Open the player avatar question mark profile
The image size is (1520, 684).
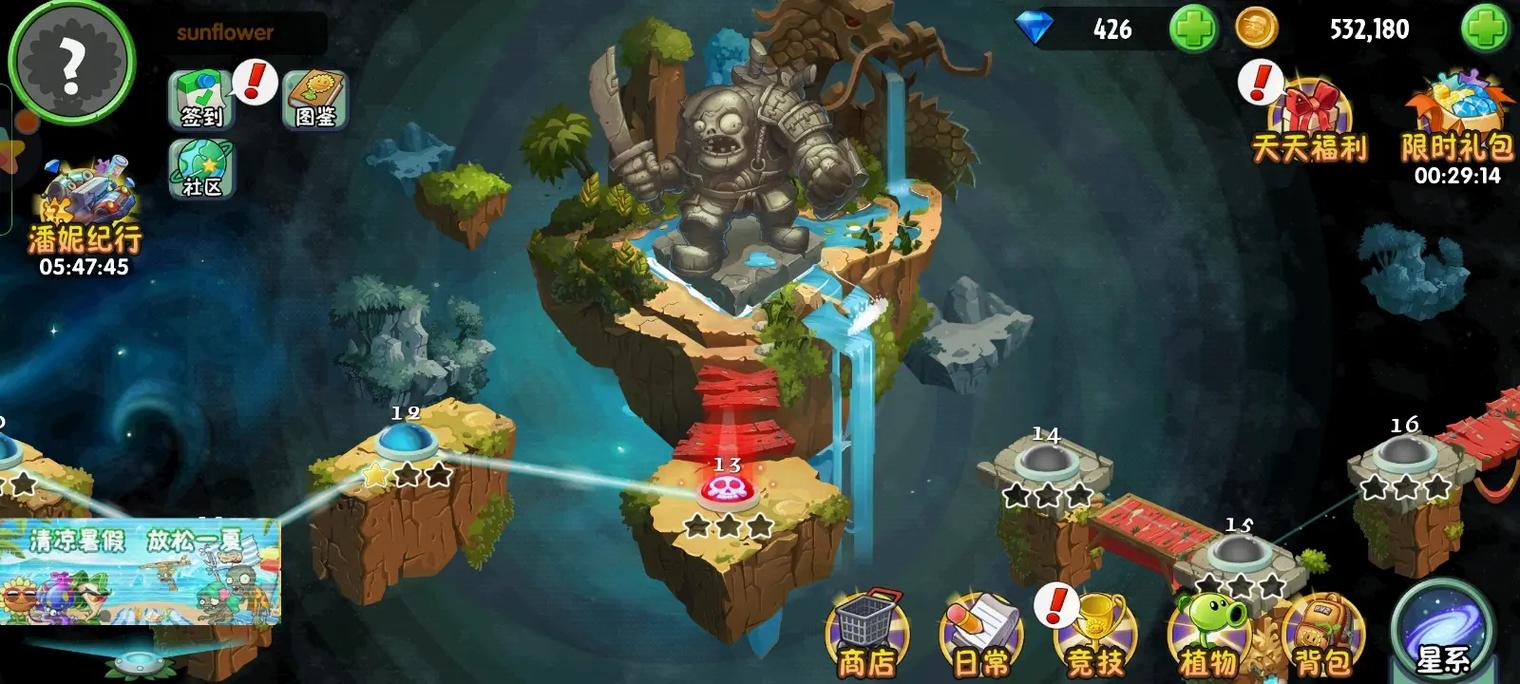click(70, 62)
